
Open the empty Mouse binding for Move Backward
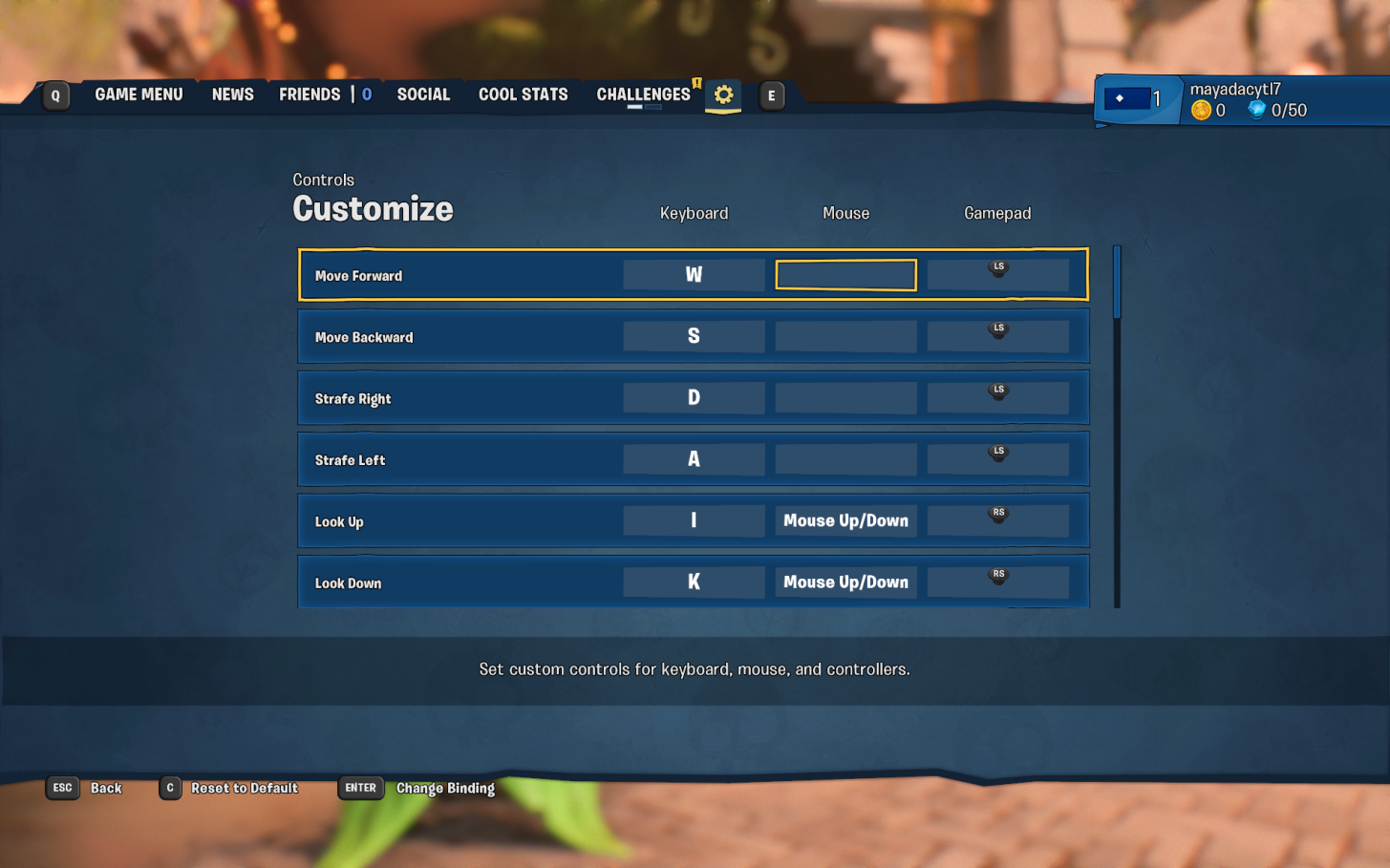(845, 335)
